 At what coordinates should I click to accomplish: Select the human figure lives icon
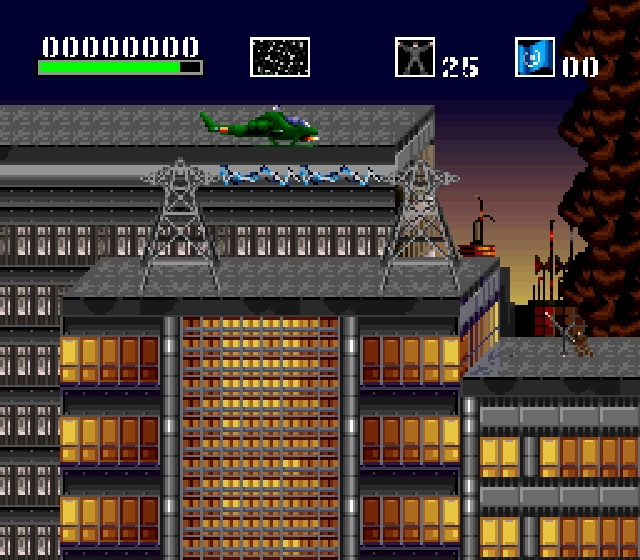[x=415, y=57]
